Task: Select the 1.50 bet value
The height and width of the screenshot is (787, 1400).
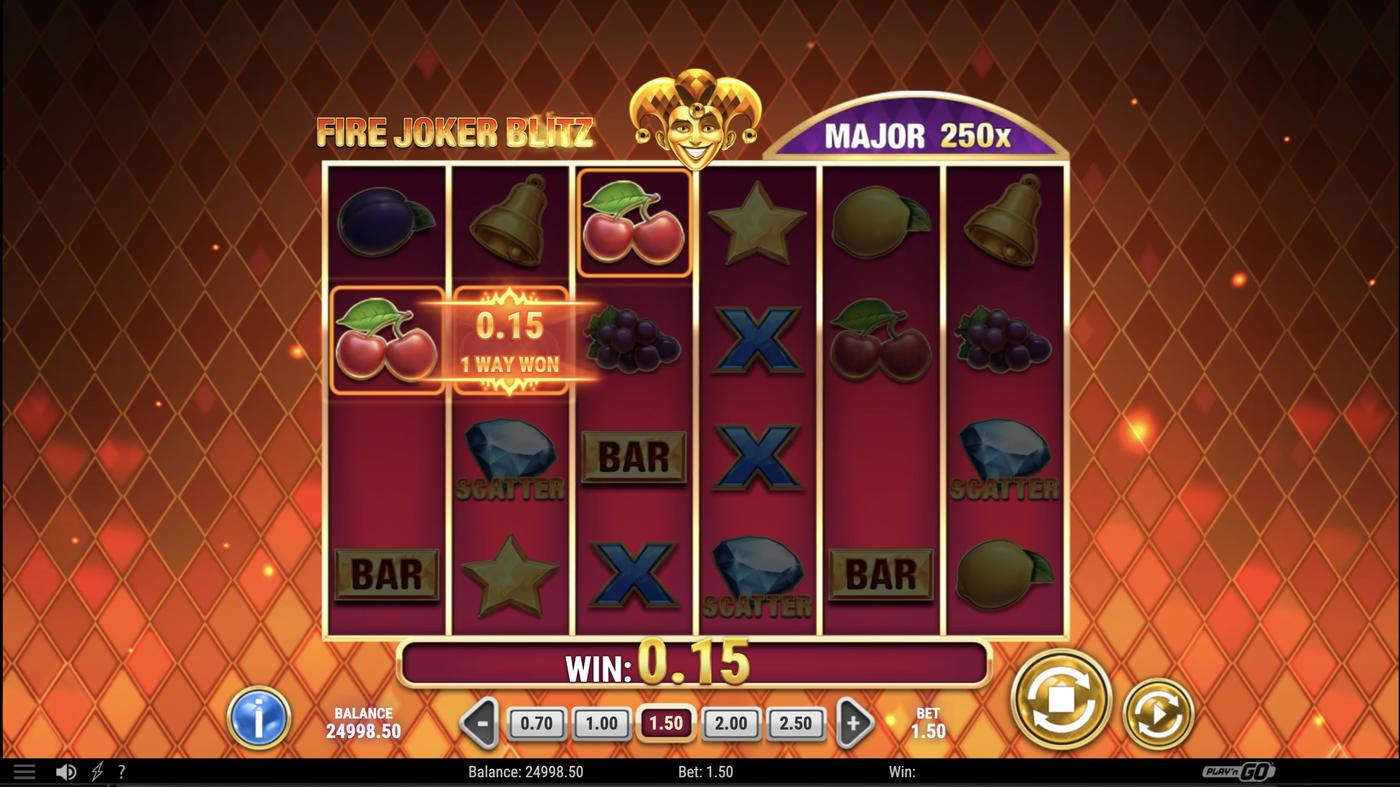Action: 666,722
